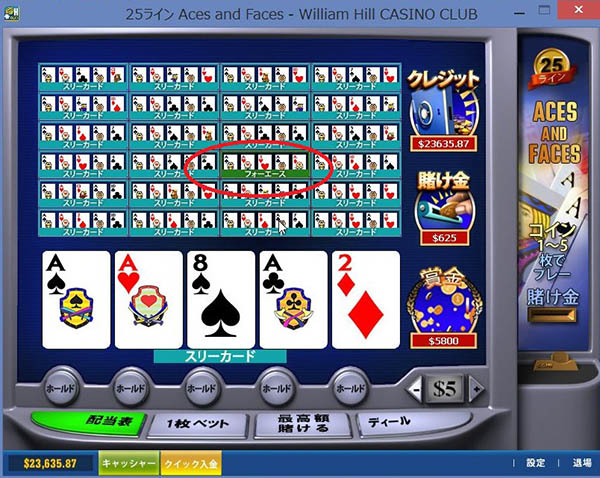The width and height of the screenshot is (600, 478).
Task: Select the ace of hearts card
Action: 148,297
